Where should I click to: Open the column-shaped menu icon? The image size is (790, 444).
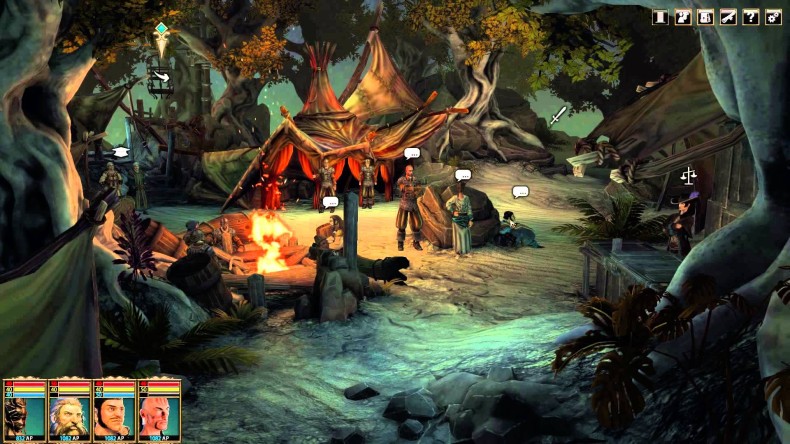660,17
